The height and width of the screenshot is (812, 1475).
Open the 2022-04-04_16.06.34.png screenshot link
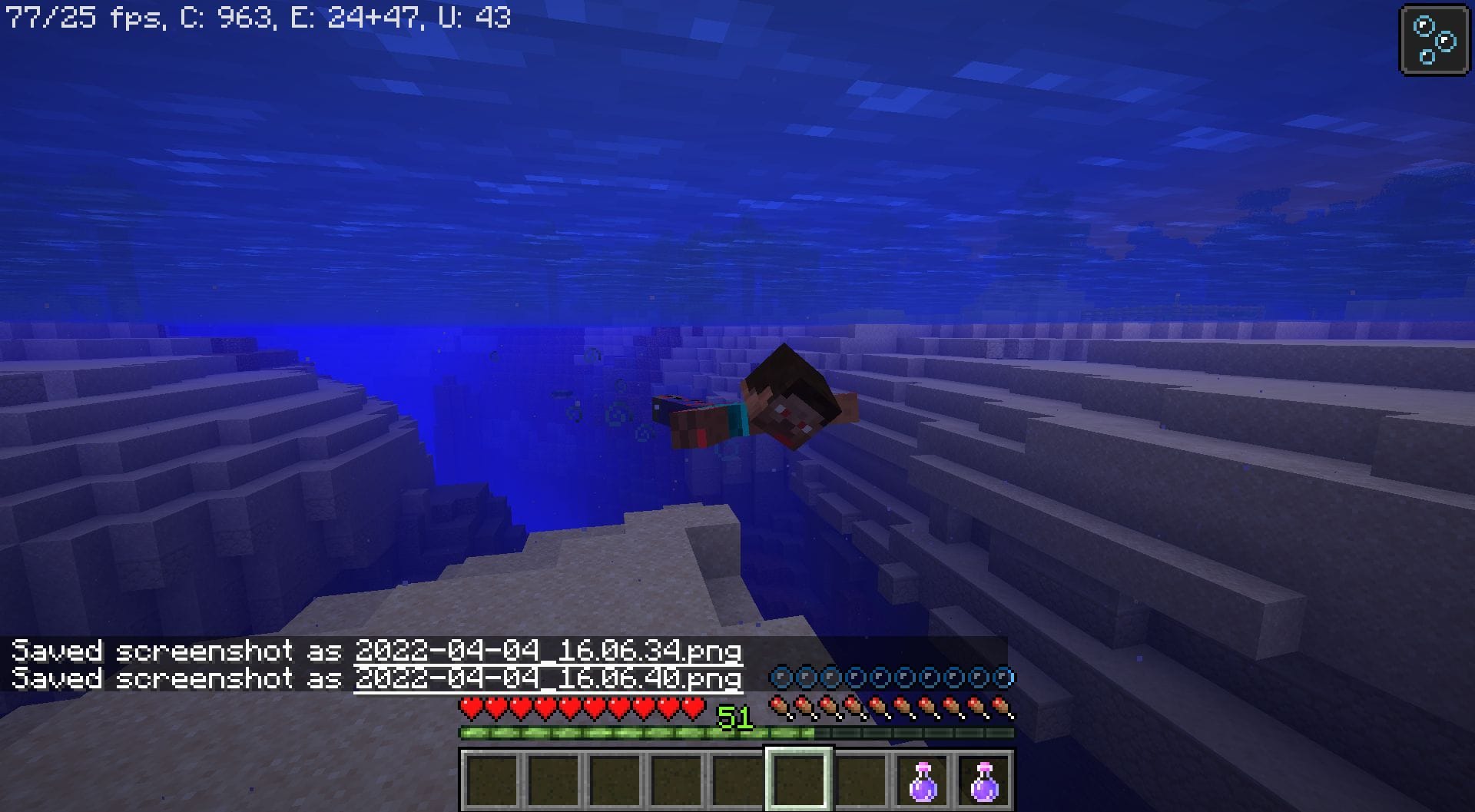pos(547,651)
